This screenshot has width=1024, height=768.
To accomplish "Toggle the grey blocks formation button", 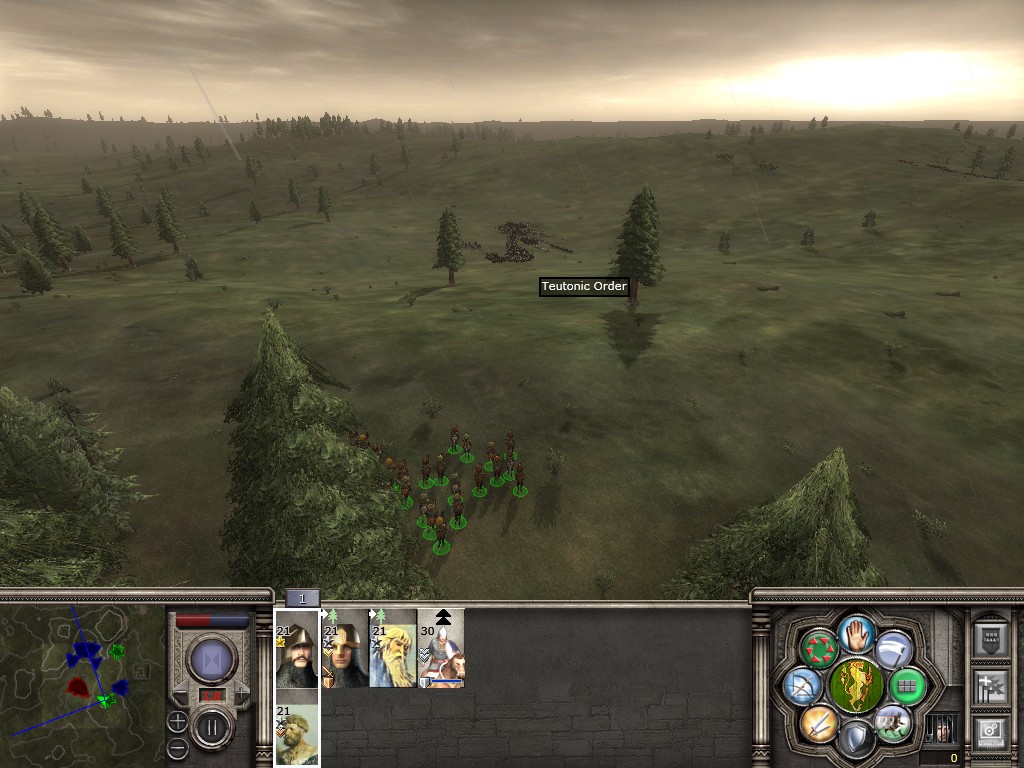I will (907, 686).
